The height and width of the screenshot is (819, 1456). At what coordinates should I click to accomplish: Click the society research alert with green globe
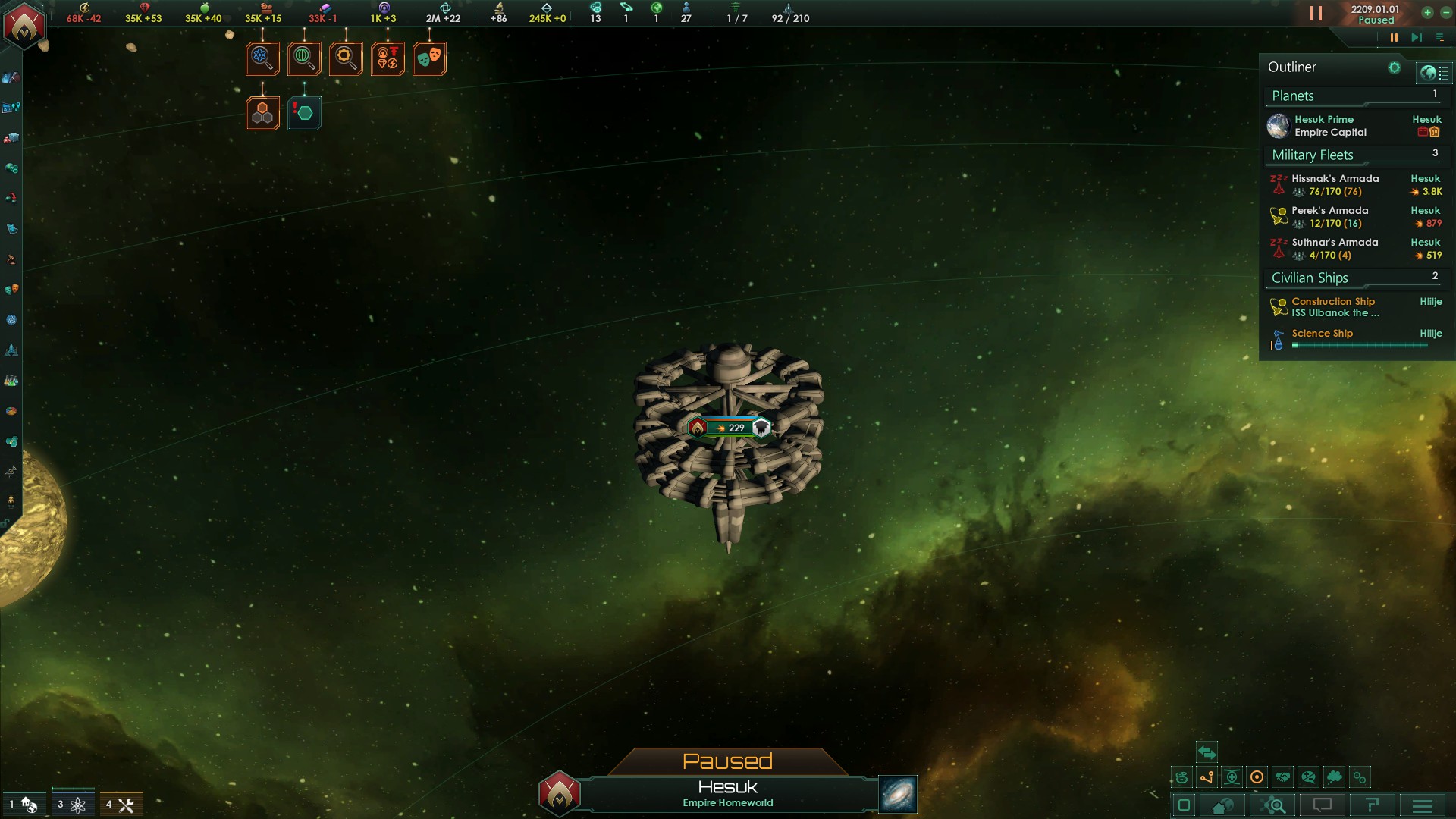pos(304,58)
